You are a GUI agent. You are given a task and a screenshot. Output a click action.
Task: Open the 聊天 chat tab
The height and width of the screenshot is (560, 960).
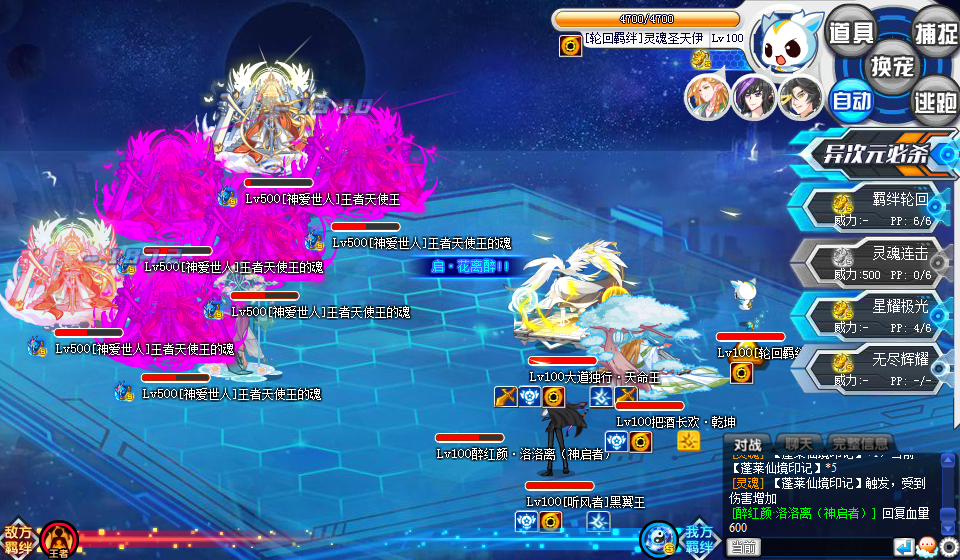click(798, 443)
